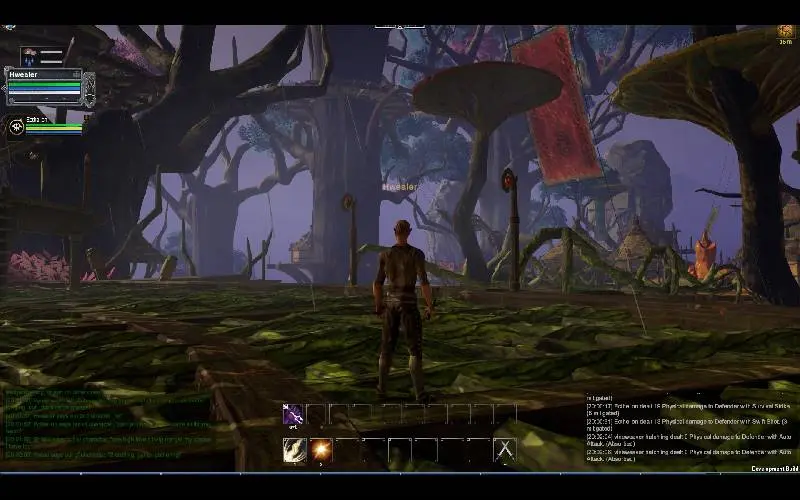The height and width of the screenshot is (500, 800).
Task: Focus the combat log chat window
Action: (x=690, y=428)
